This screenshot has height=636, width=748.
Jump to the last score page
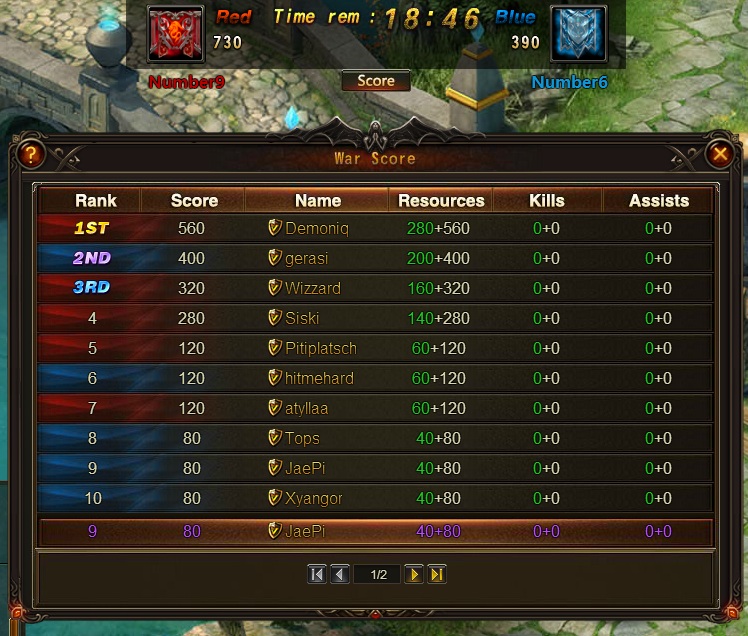436,574
